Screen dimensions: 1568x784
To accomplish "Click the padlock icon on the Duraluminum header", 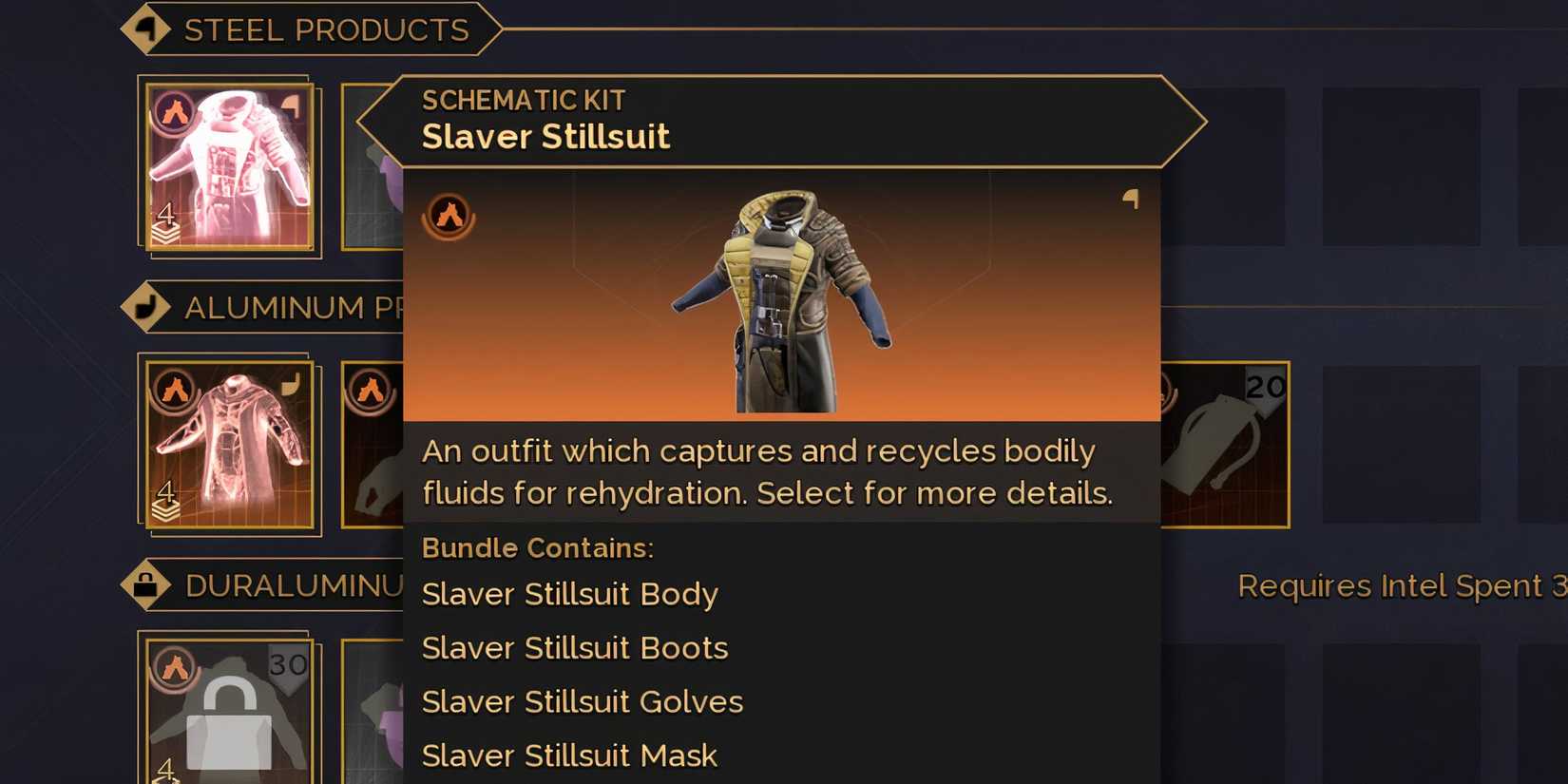I will (x=147, y=583).
